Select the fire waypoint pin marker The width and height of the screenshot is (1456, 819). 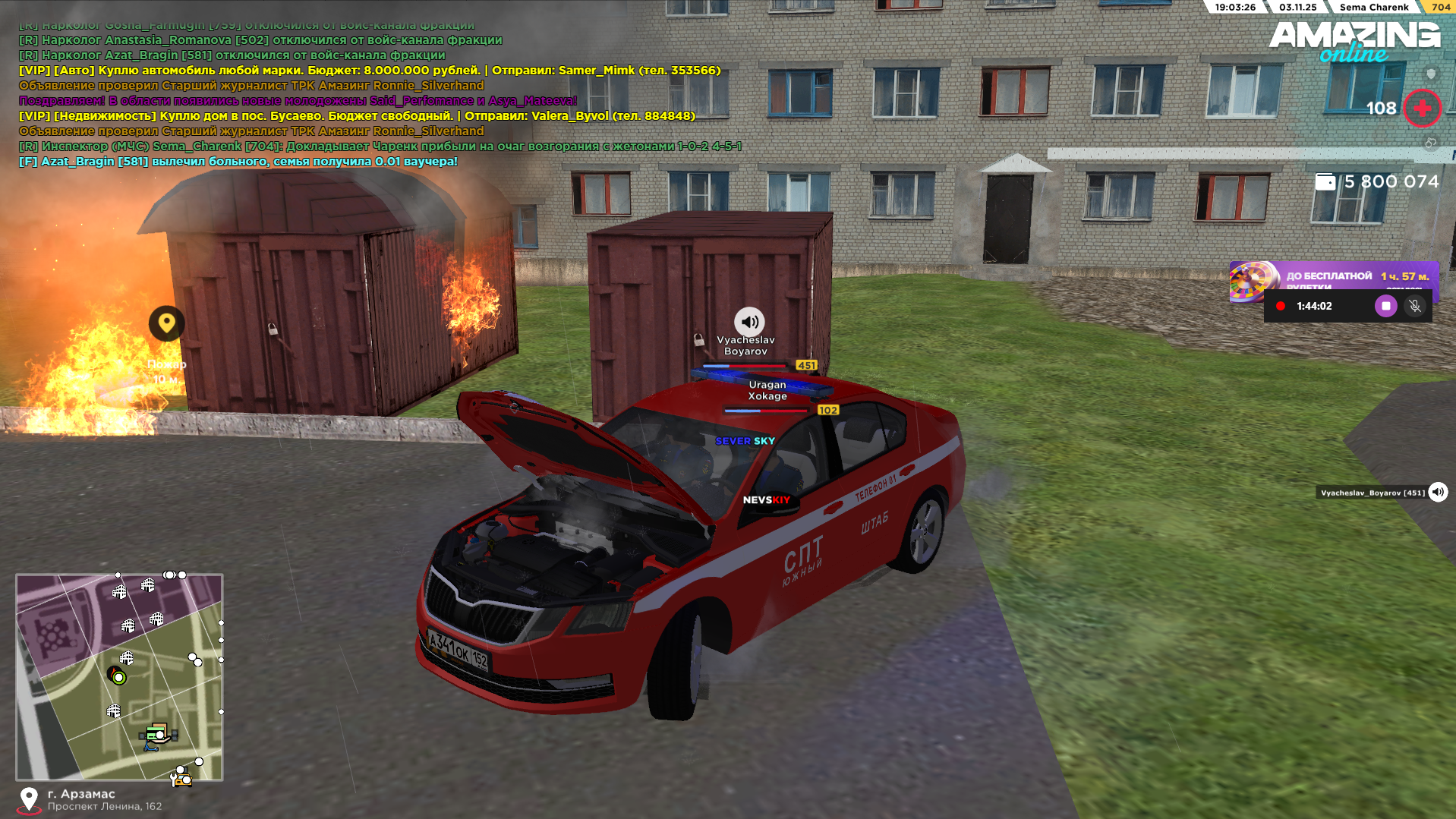click(x=166, y=324)
